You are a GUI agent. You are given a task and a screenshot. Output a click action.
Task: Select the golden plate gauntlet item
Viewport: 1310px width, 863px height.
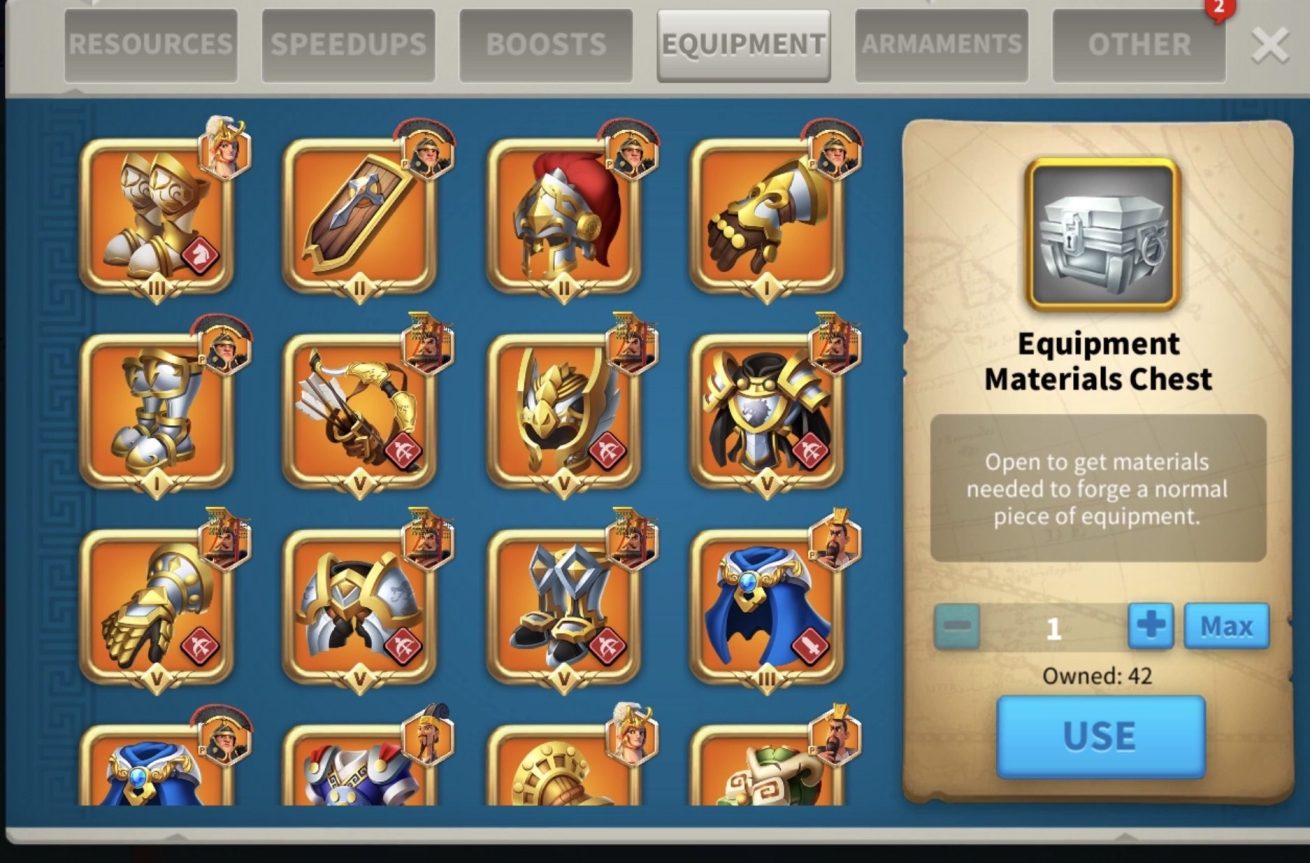point(157,606)
